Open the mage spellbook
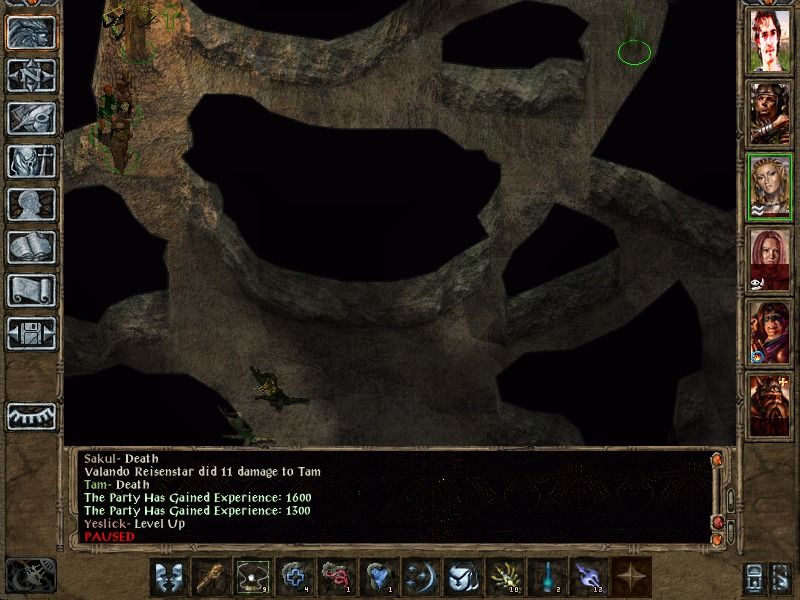 coord(31,247)
